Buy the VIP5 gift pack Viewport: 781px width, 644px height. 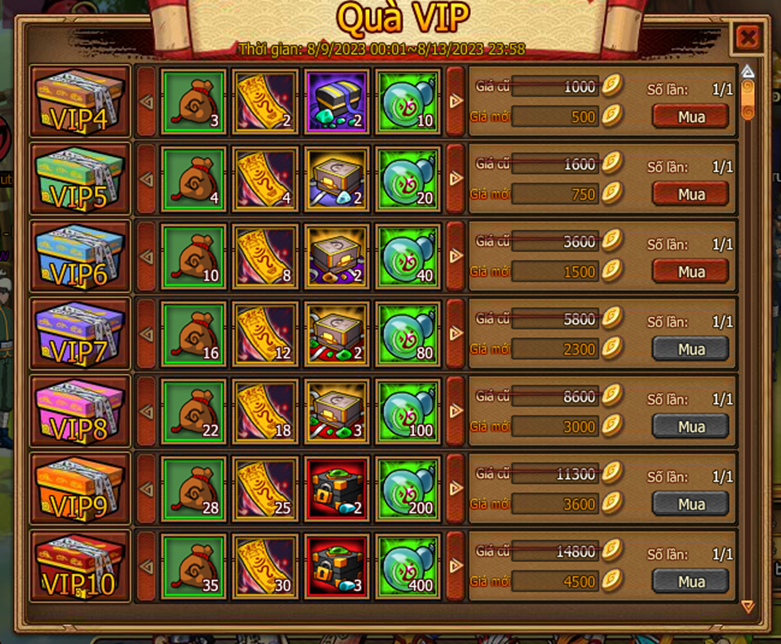coord(691,194)
